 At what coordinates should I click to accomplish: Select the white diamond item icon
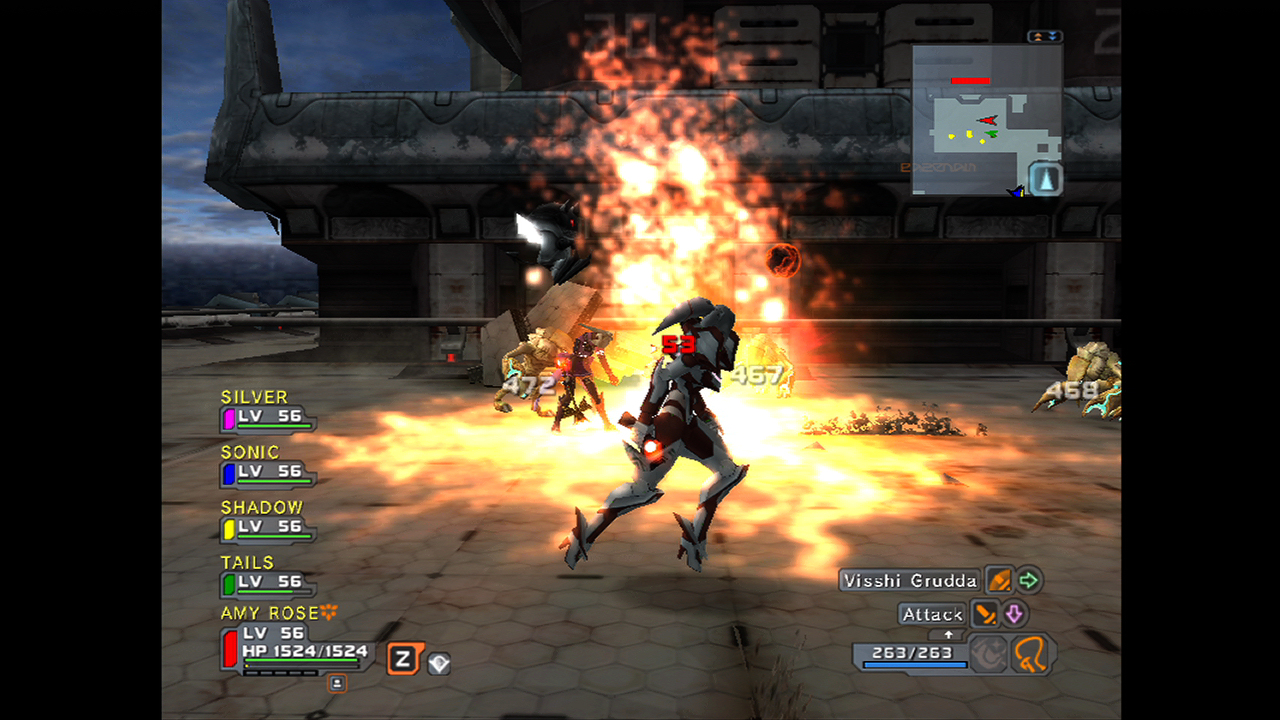(x=439, y=662)
